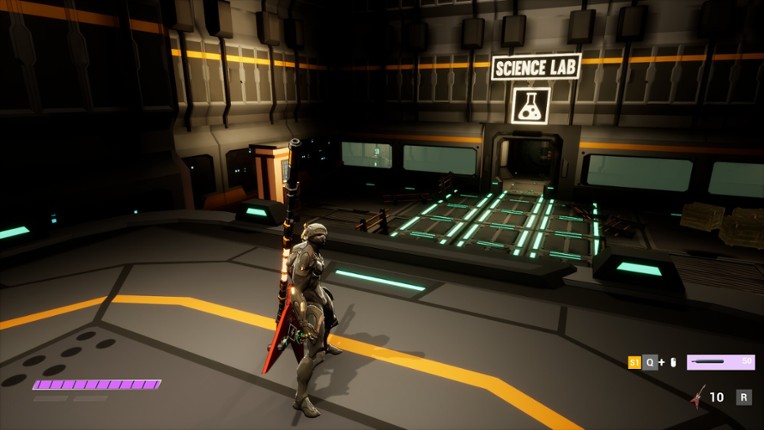
Task: Select the purple rifle weapon slot
Action: click(720, 362)
